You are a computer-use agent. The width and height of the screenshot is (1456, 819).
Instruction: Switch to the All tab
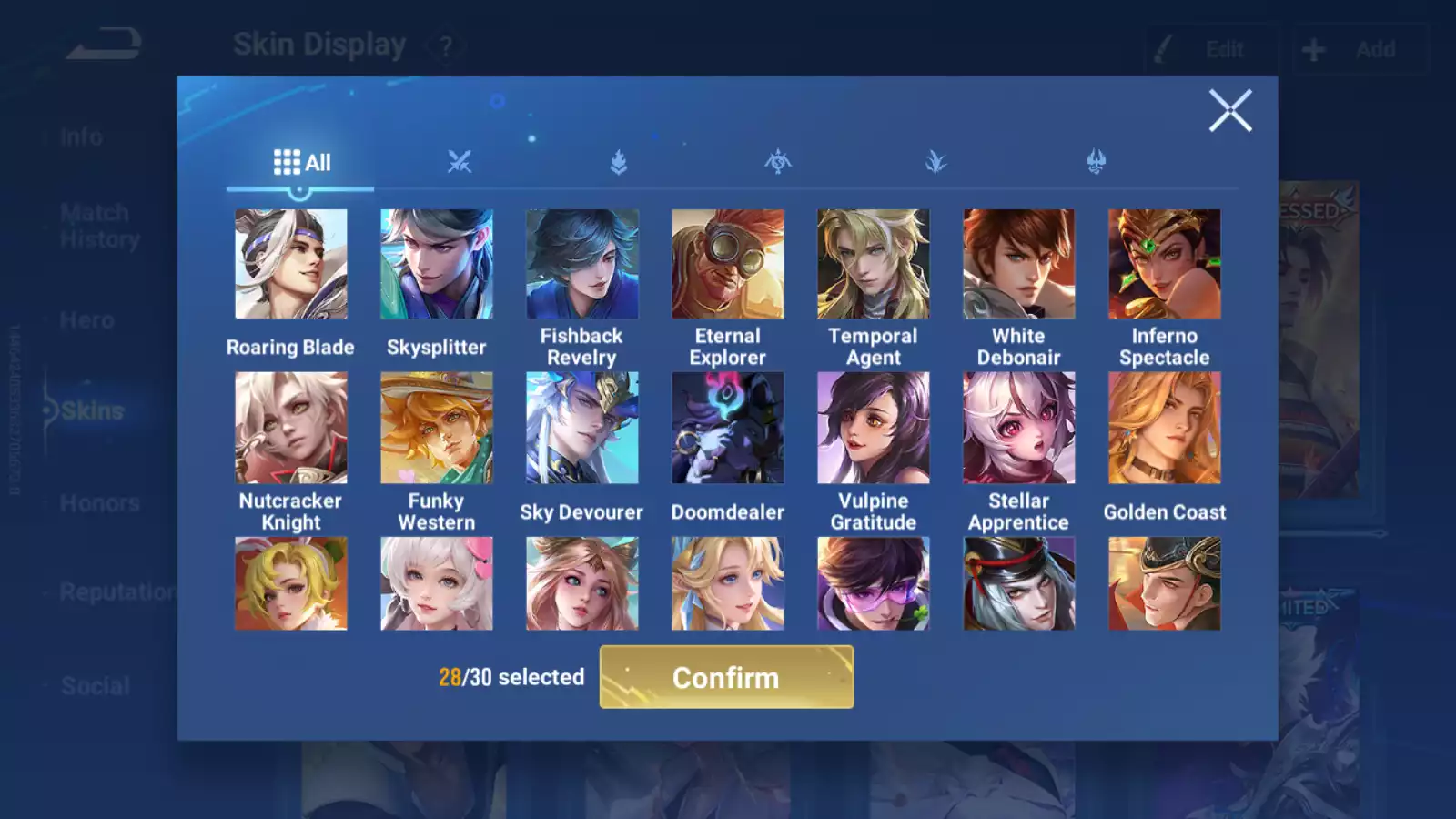tap(300, 162)
